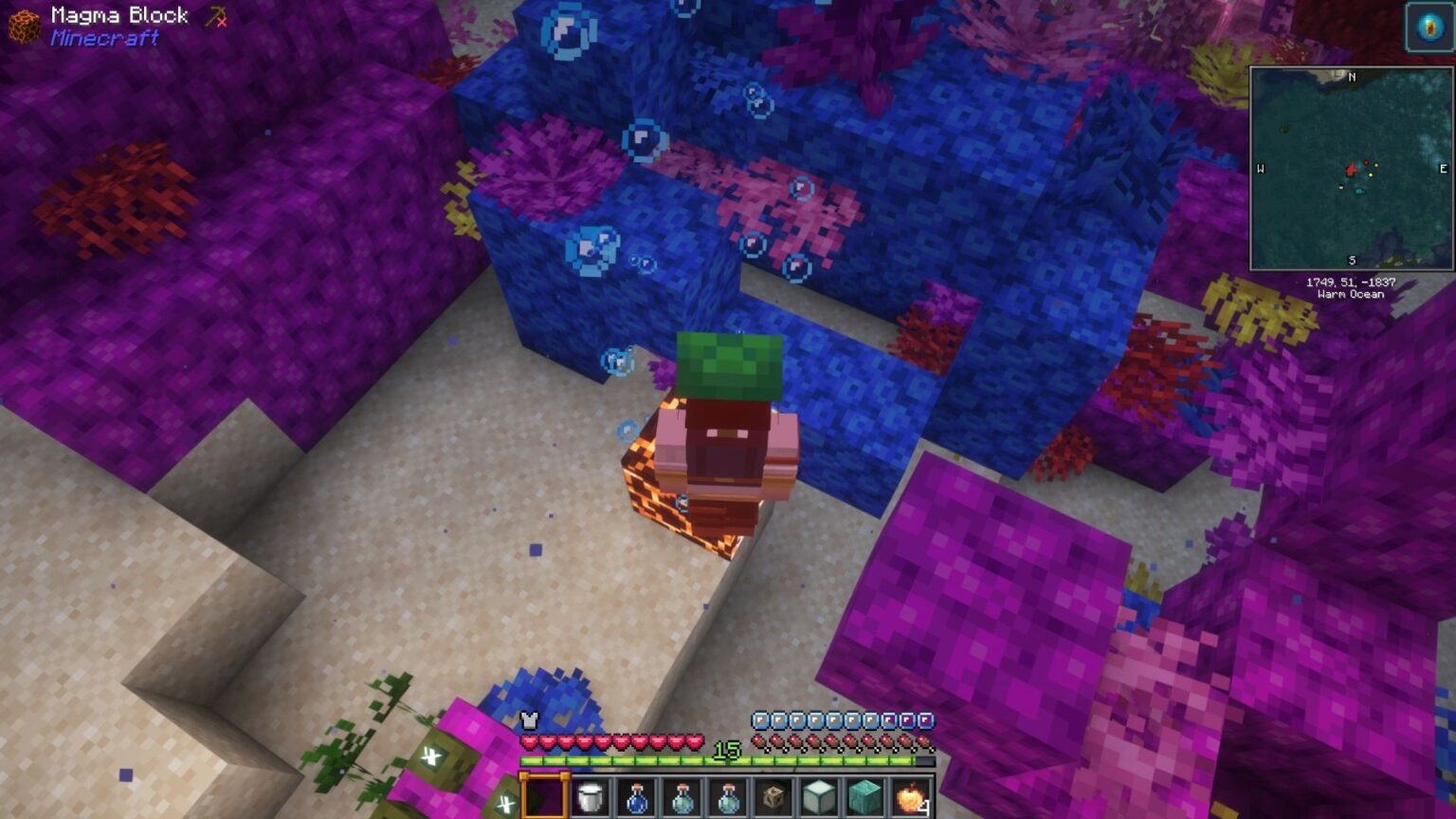The width and height of the screenshot is (1456, 819).
Task: Select the milk bucket in the hotbar
Action: tap(590, 799)
